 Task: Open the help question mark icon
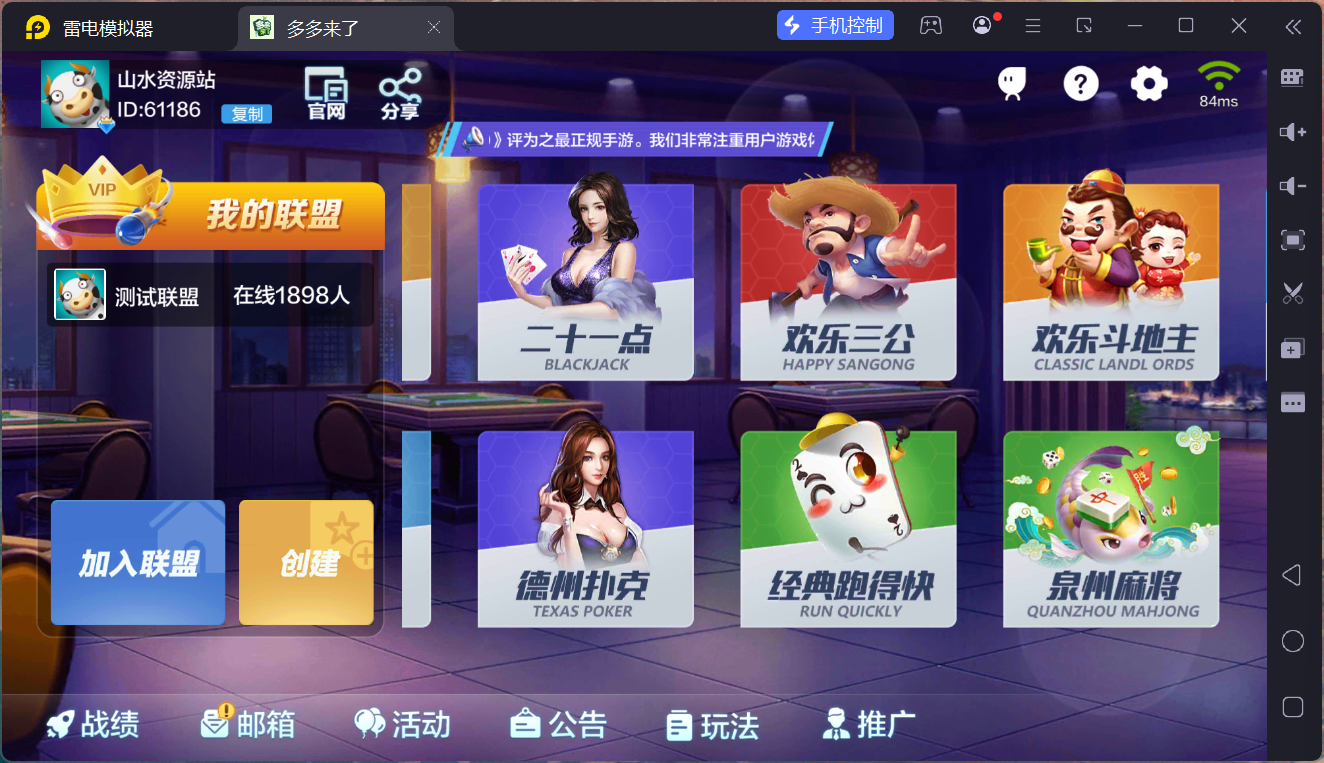[x=1081, y=84]
